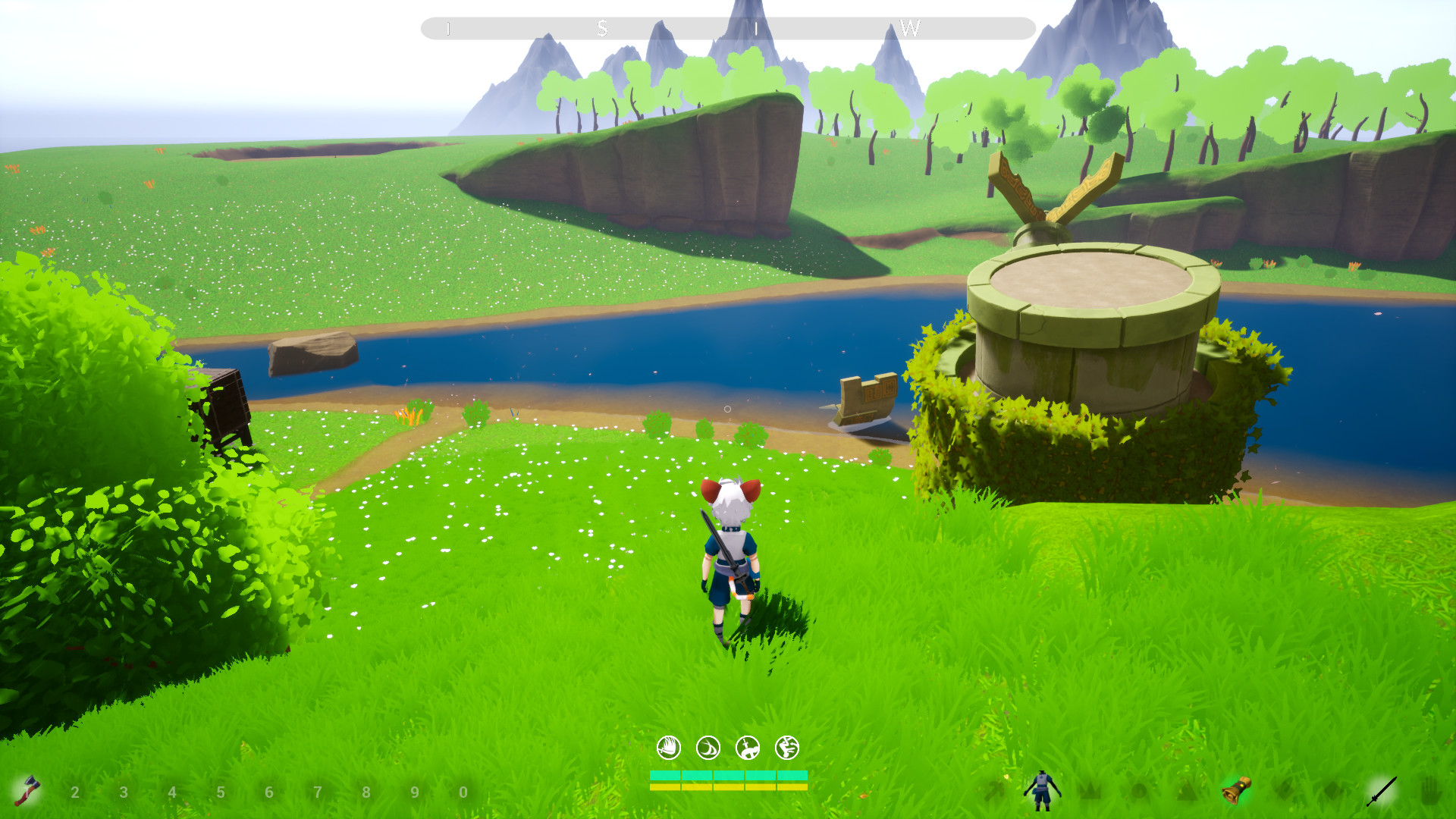Select the golden gauntlet equipment slot
1456x819 pixels.
pos(1236,791)
